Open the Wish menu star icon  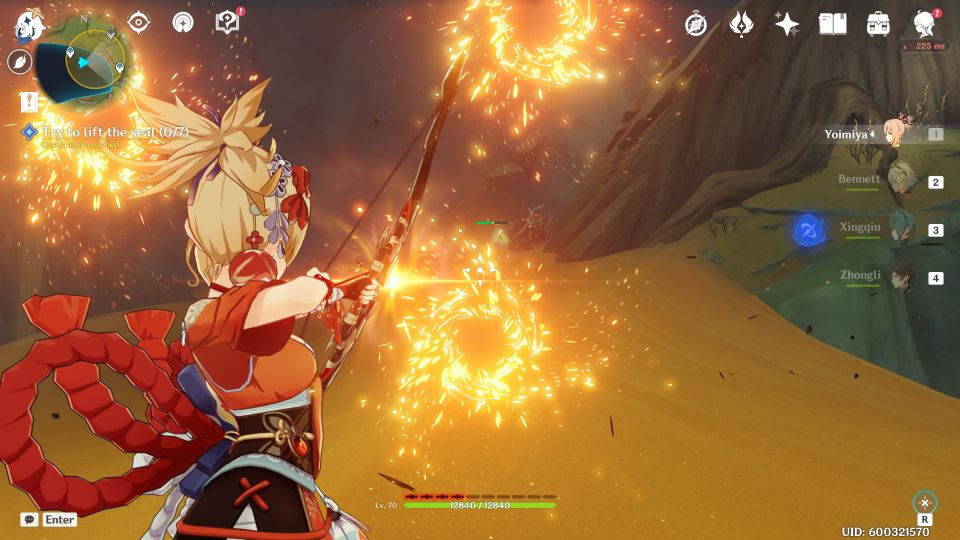click(x=787, y=25)
